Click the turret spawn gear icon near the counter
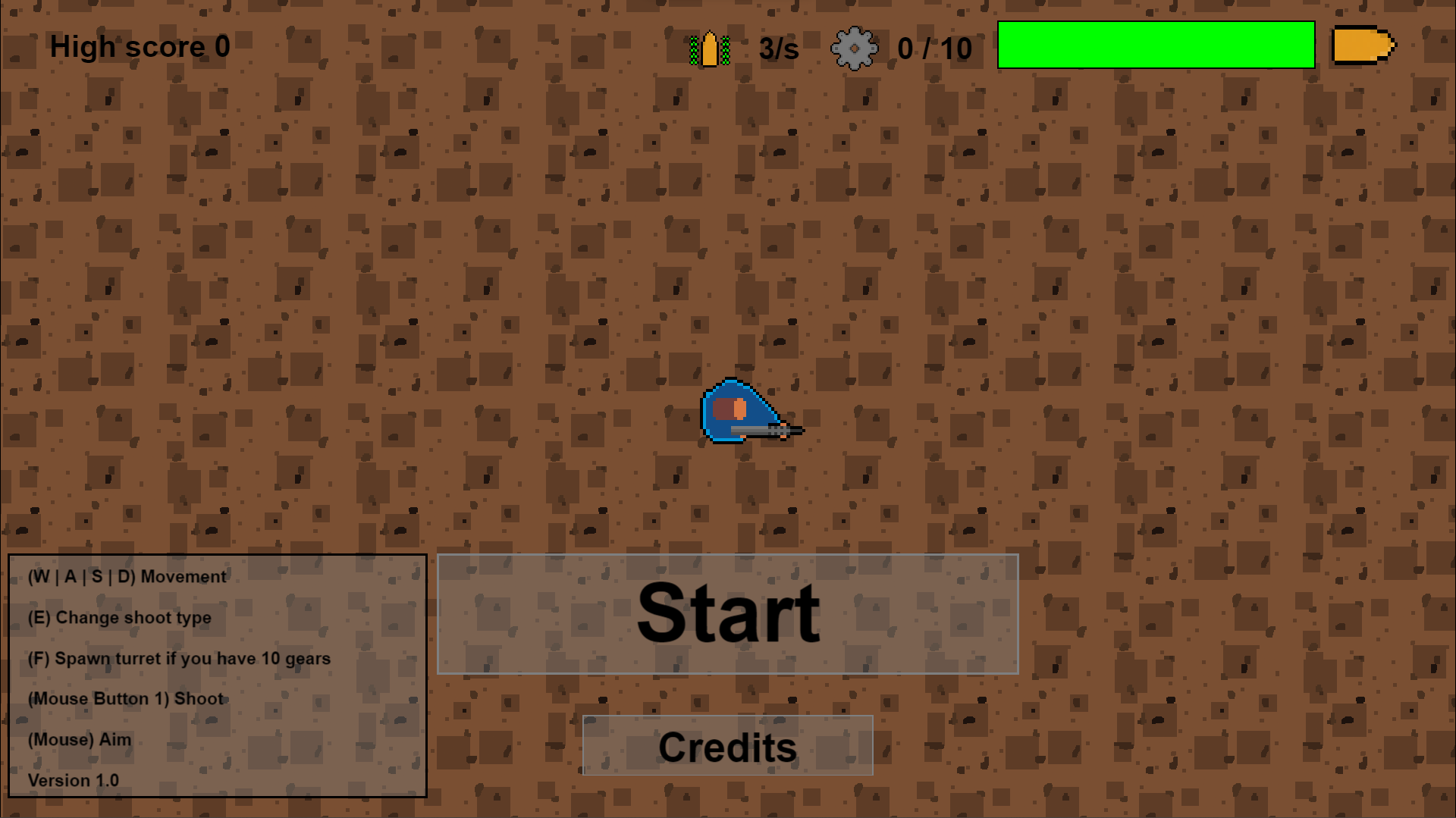 coord(854,47)
